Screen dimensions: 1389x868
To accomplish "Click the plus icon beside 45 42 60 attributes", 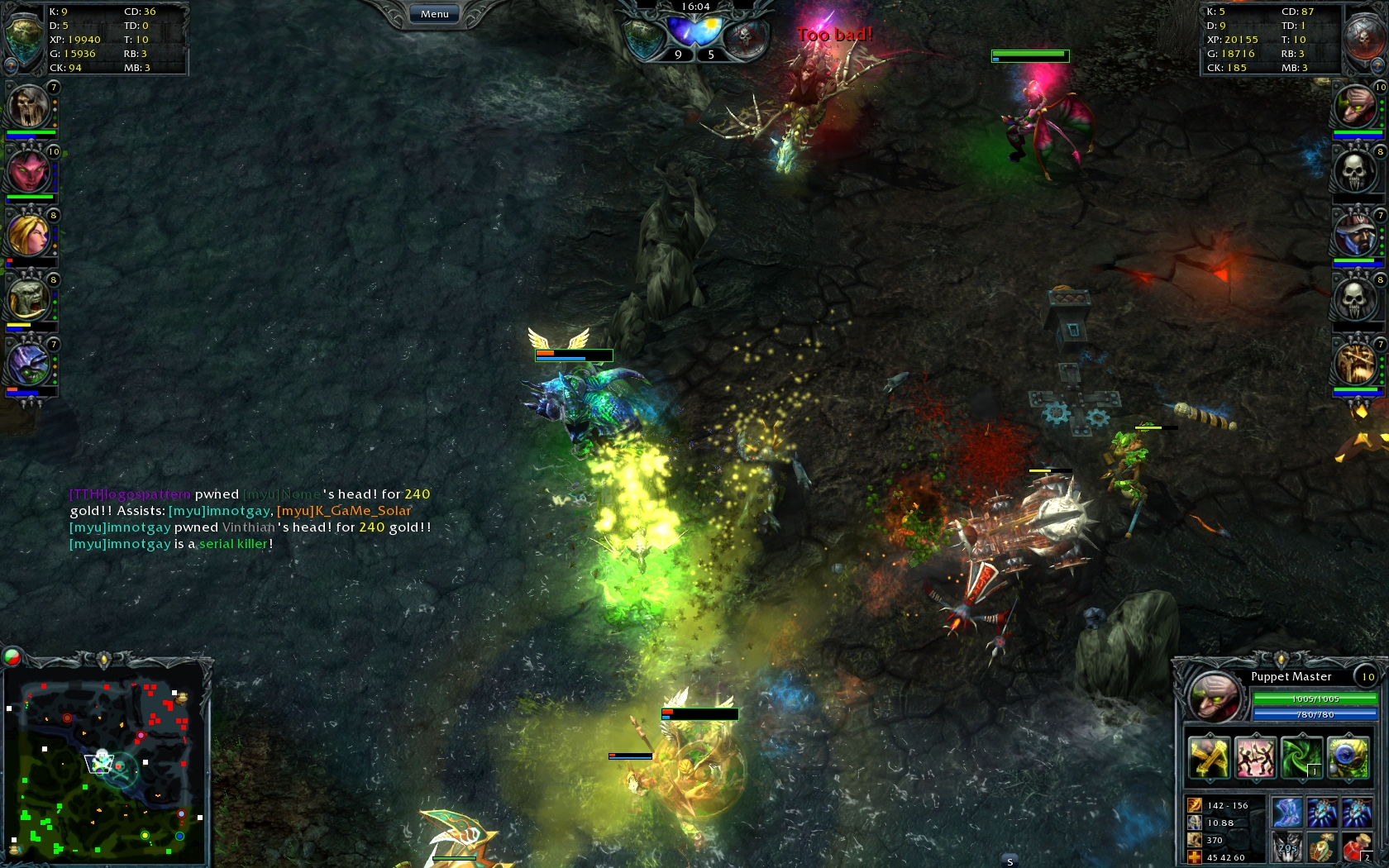I will coord(1193,856).
